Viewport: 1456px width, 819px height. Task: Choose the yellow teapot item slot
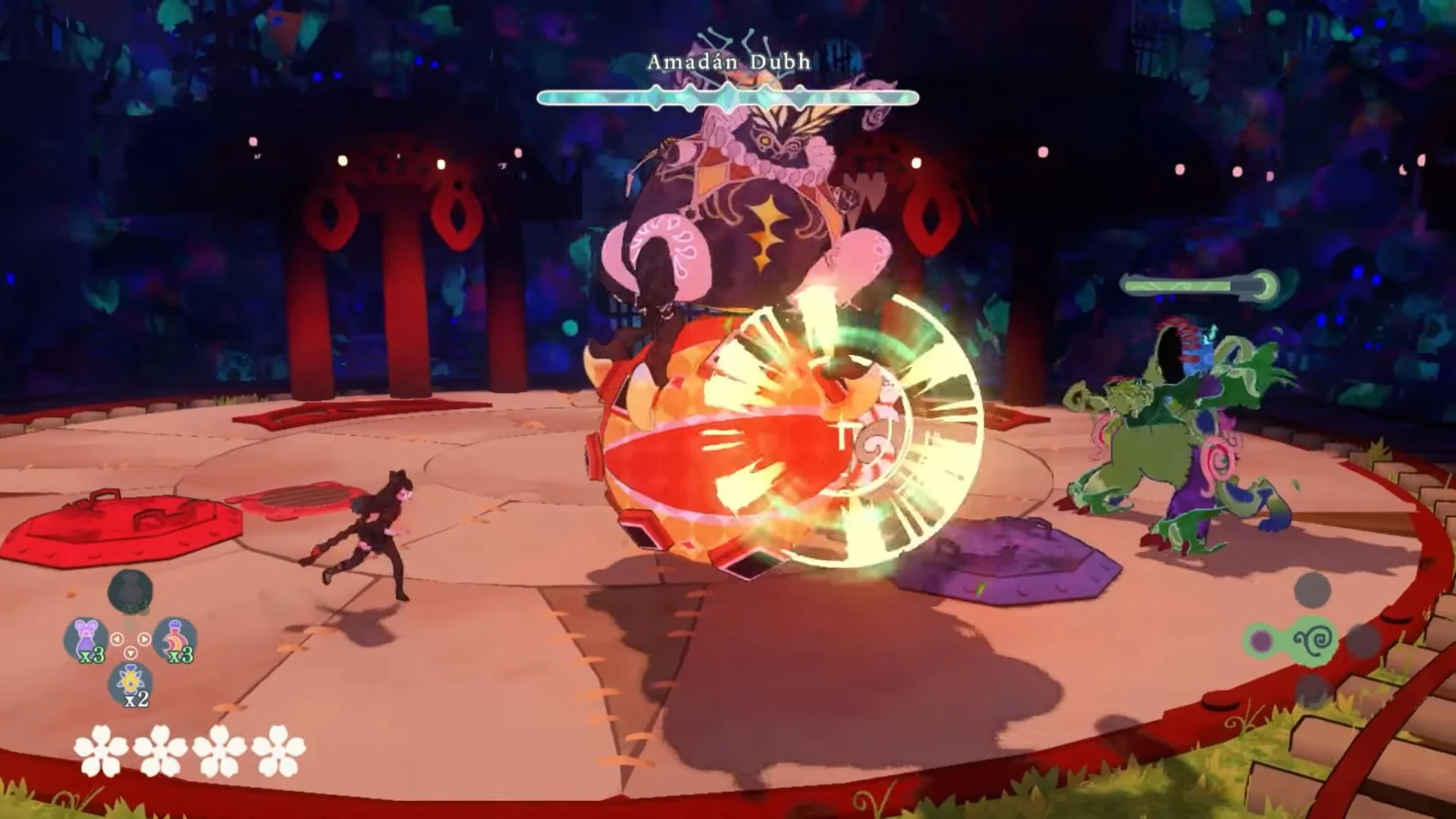[130, 682]
